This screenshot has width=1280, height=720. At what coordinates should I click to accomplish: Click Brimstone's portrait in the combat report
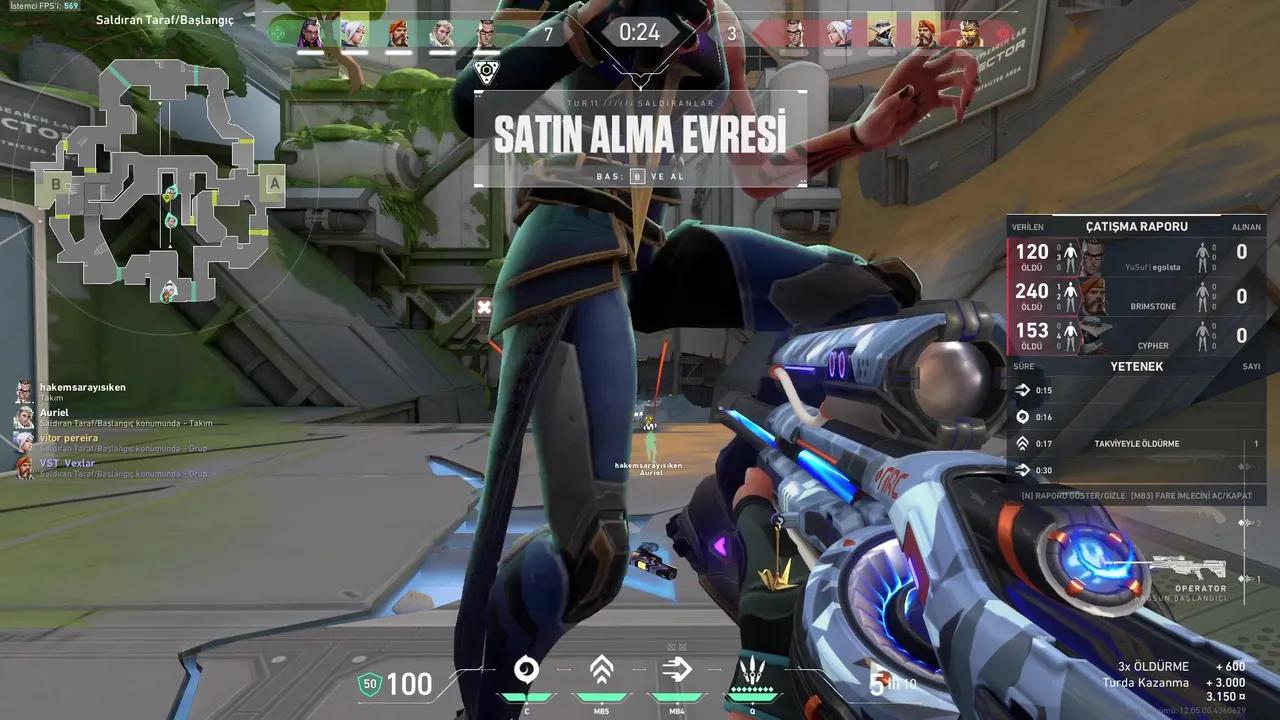point(1095,296)
